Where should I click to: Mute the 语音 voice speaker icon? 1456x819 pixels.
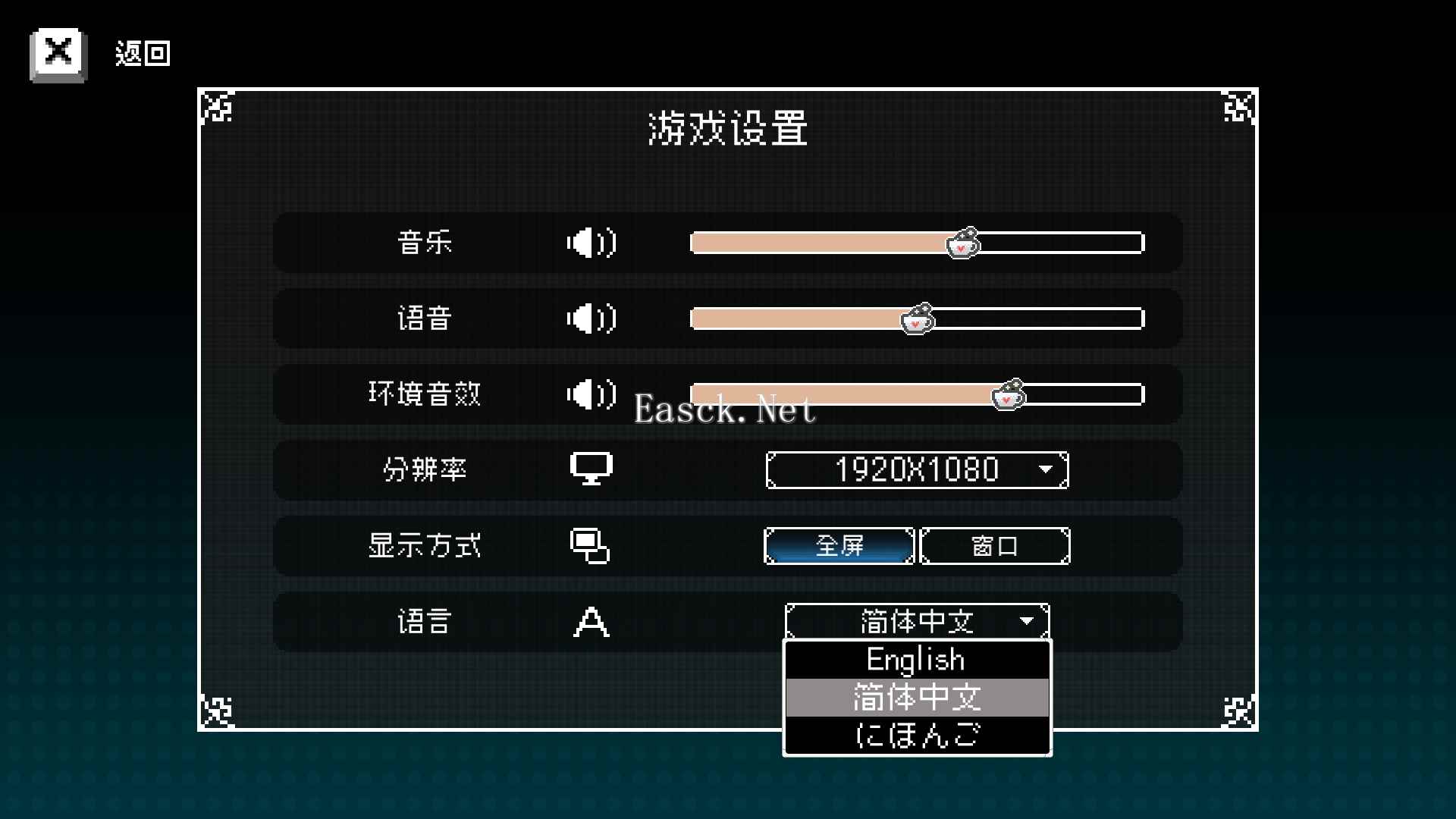pyautogui.click(x=591, y=319)
